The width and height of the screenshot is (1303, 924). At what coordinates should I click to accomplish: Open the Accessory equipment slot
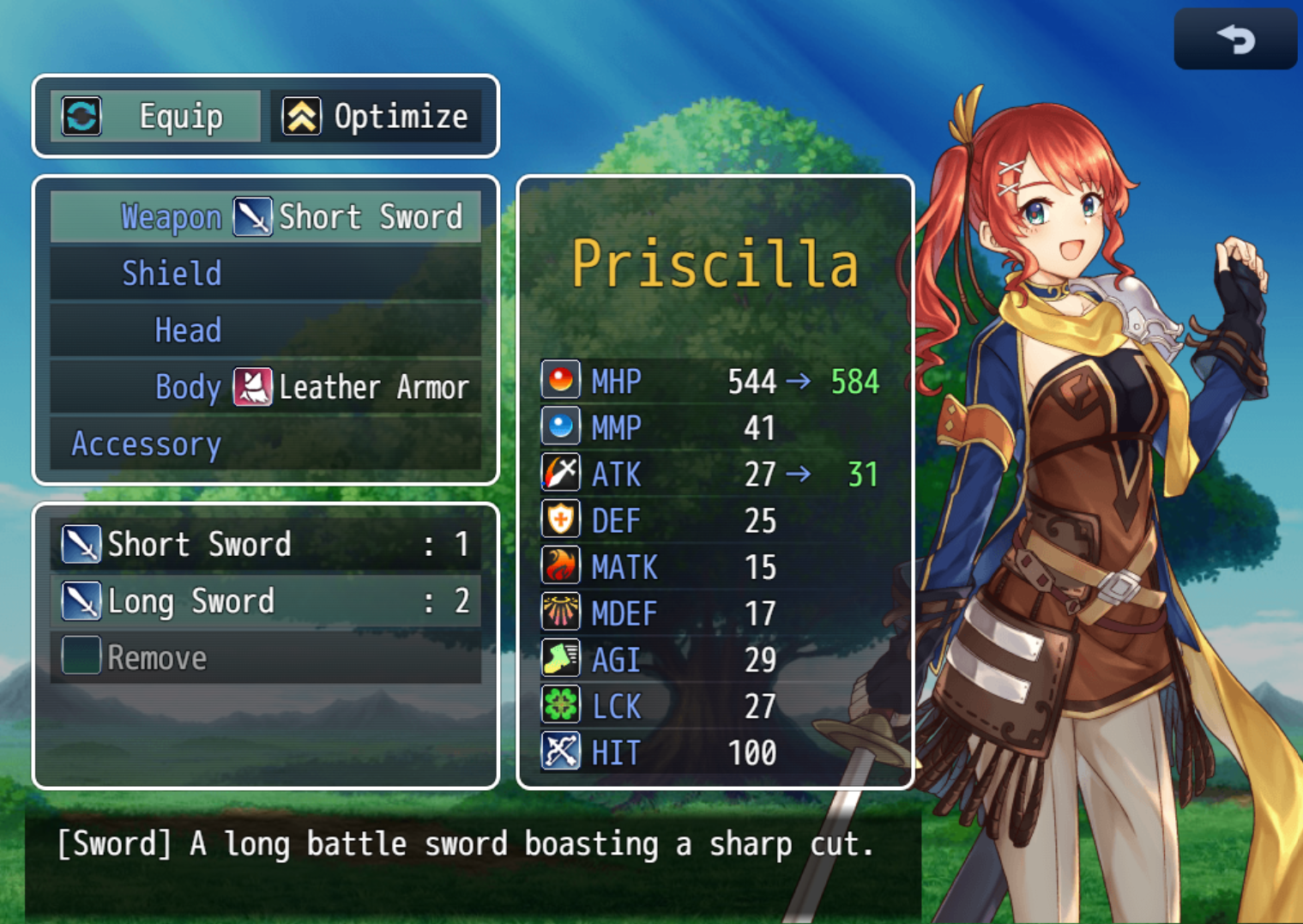(265, 444)
